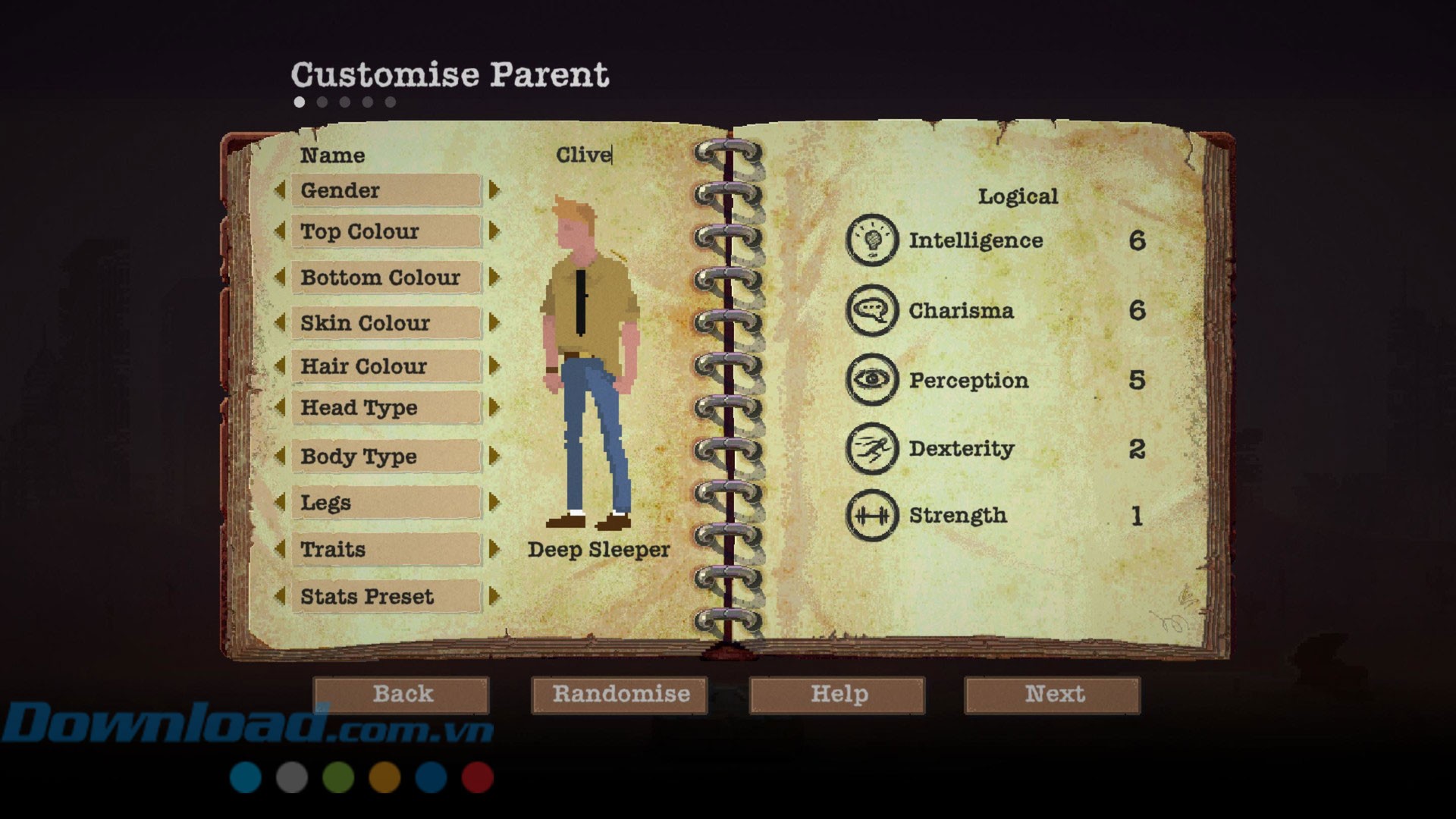
Task: Proceed with the Next button
Action: click(1053, 695)
